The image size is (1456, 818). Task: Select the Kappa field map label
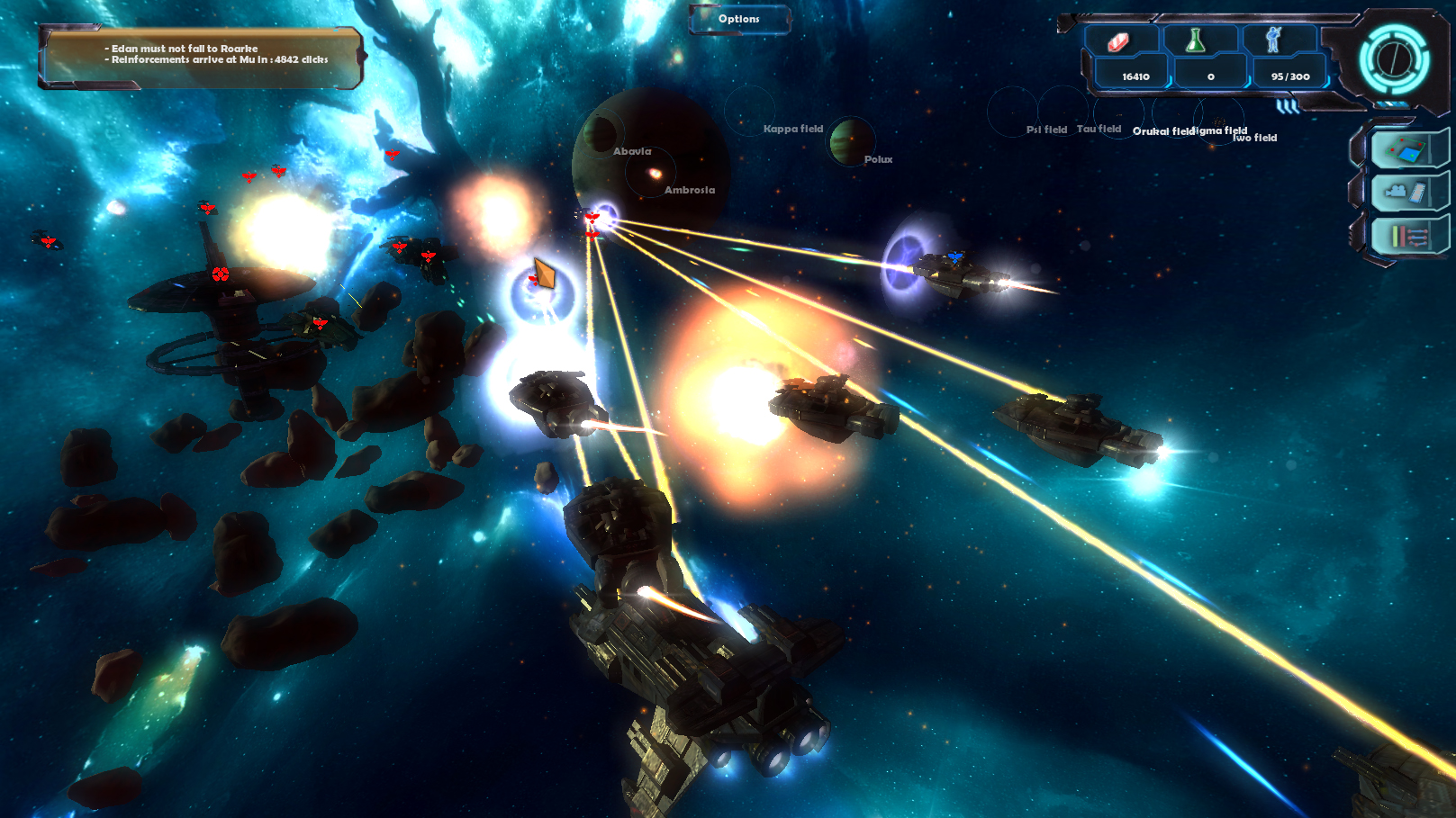click(792, 129)
